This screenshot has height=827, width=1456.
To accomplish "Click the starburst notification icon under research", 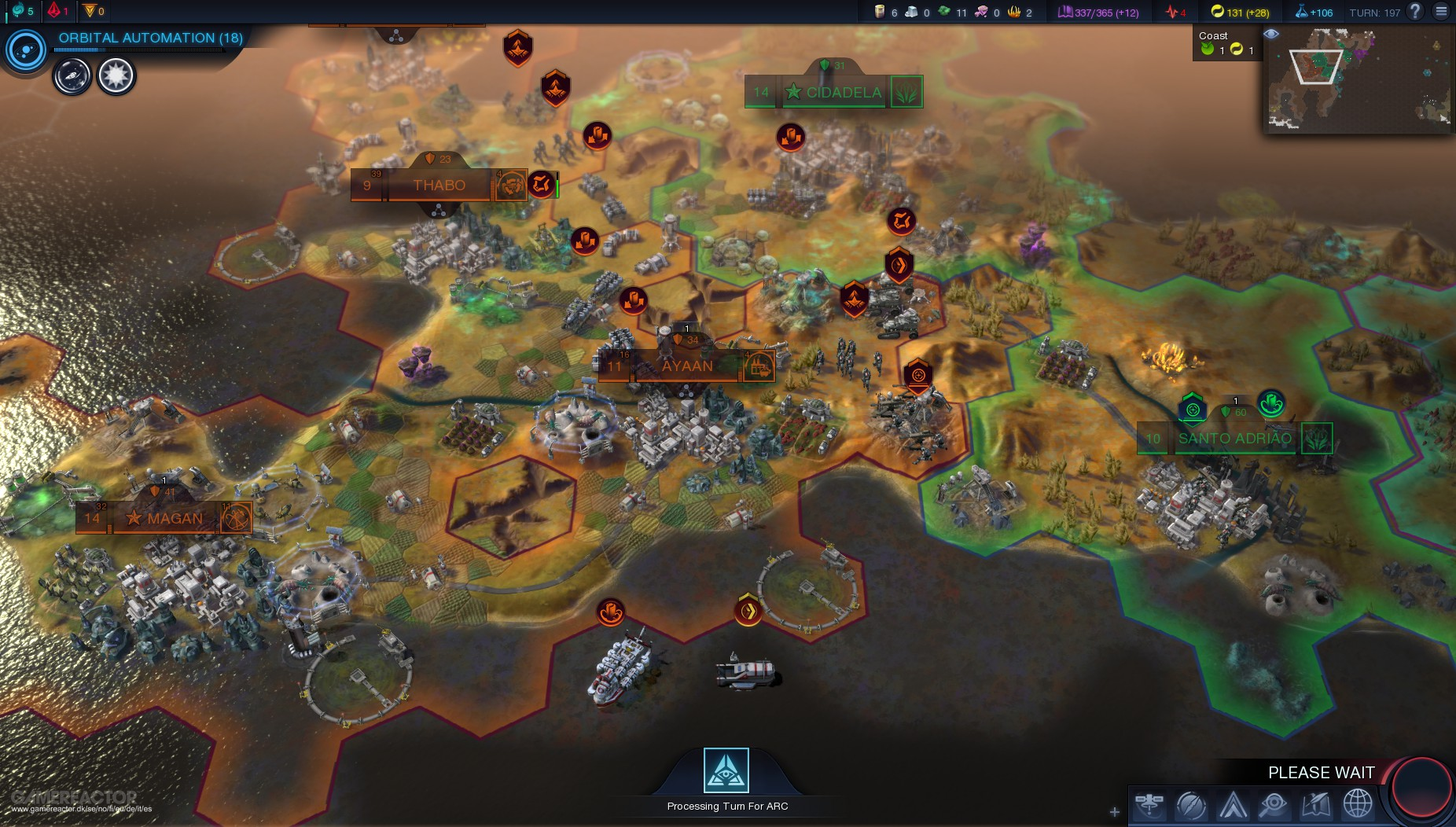I will 116,76.
